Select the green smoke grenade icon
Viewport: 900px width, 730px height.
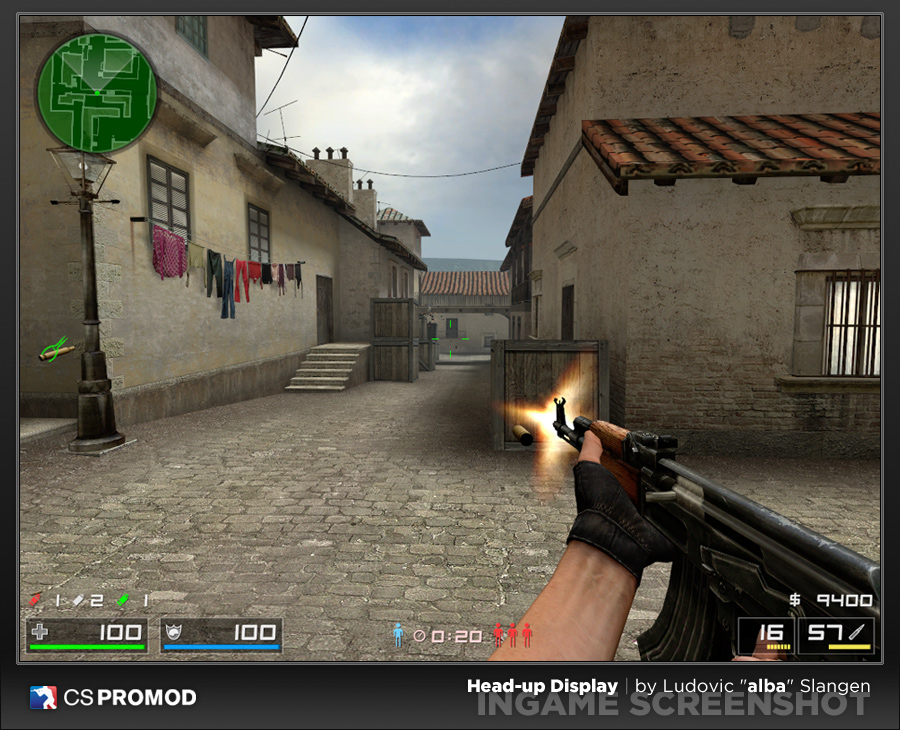pyautogui.click(x=122, y=600)
